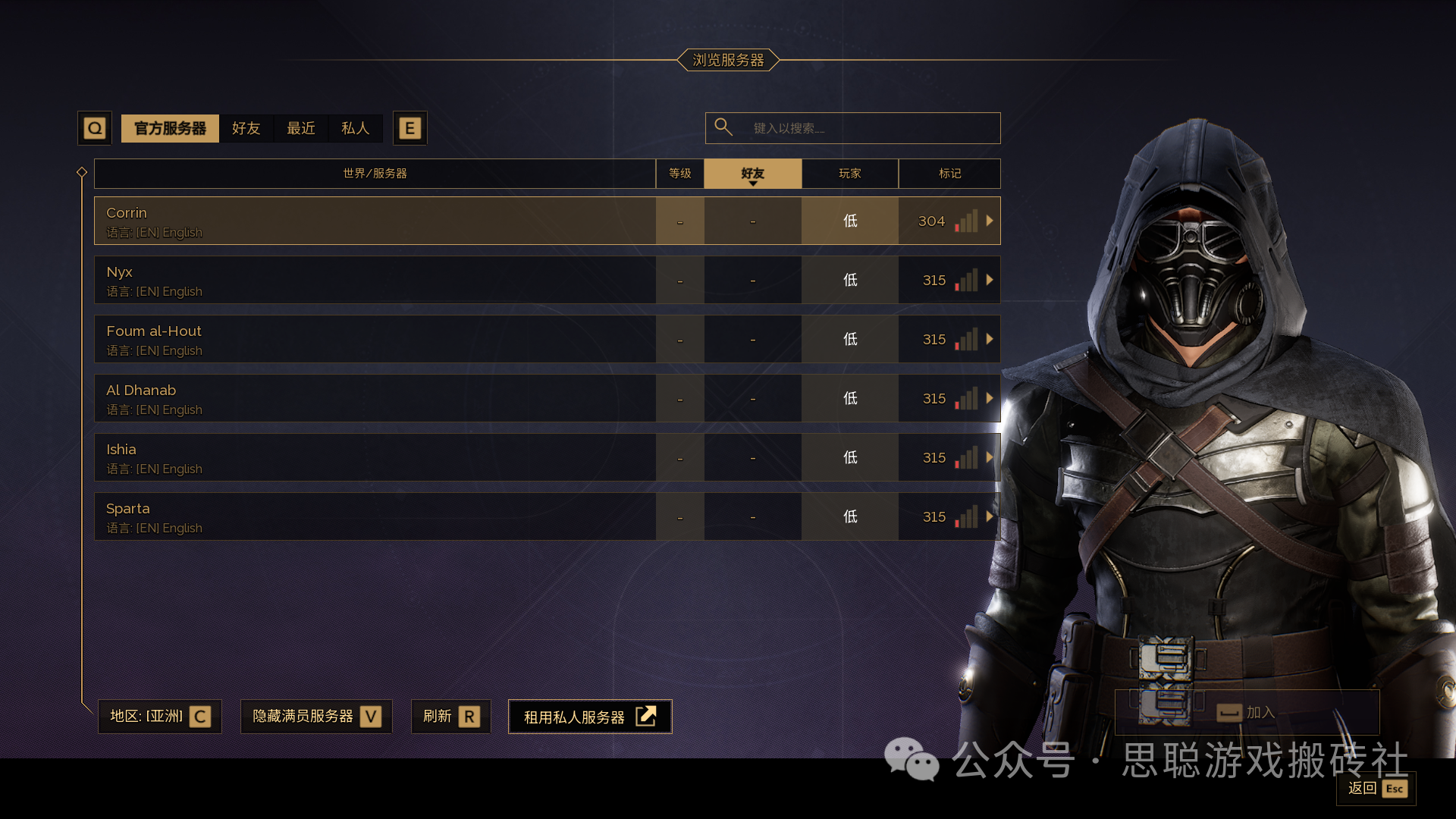Sort list by 玩家 column header
The height and width of the screenshot is (819, 1456).
click(x=849, y=174)
